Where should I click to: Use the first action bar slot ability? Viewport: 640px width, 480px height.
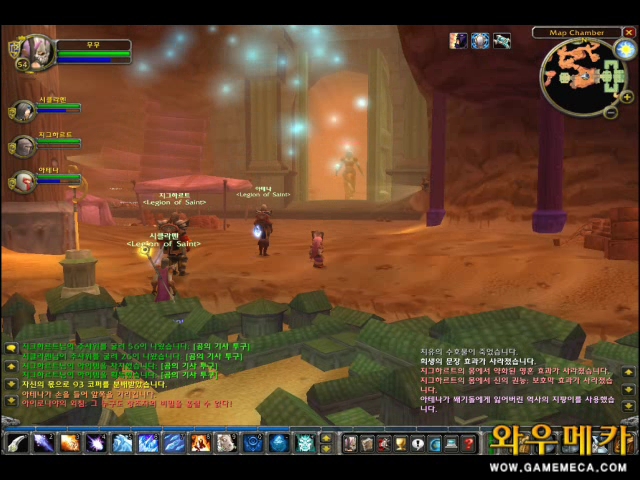click(x=17, y=442)
